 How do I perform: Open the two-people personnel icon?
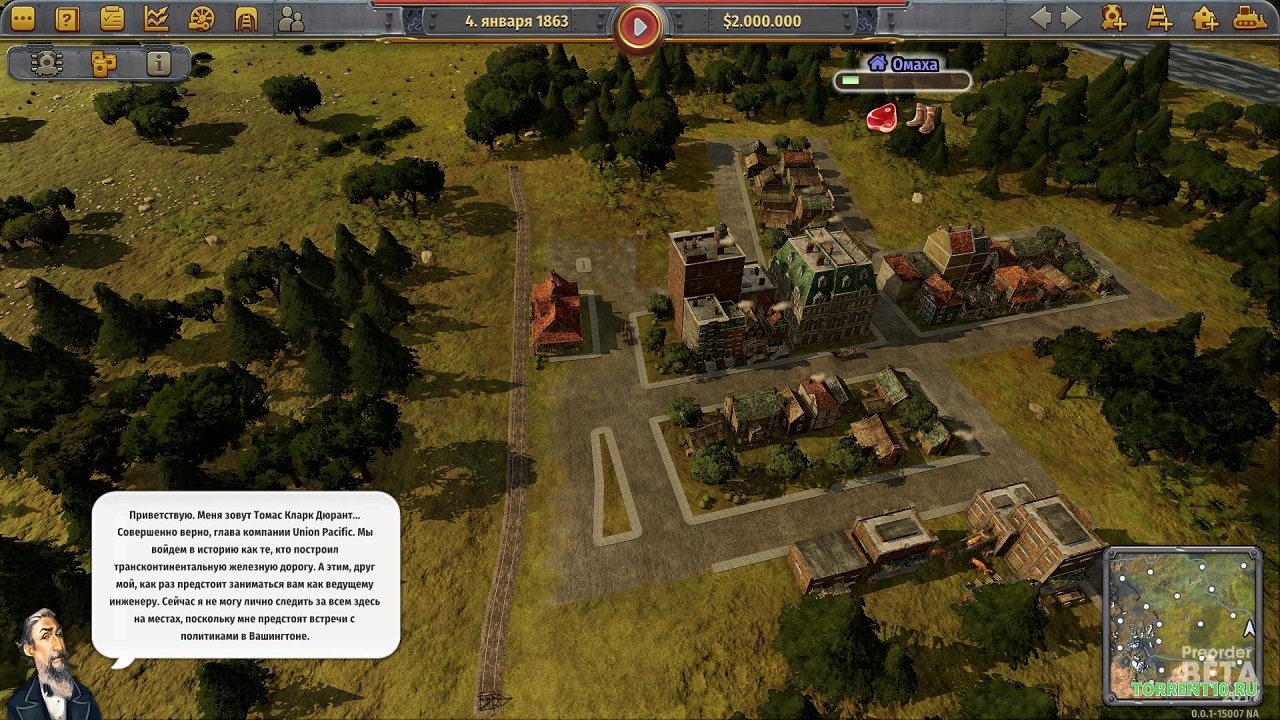[291, 18]
